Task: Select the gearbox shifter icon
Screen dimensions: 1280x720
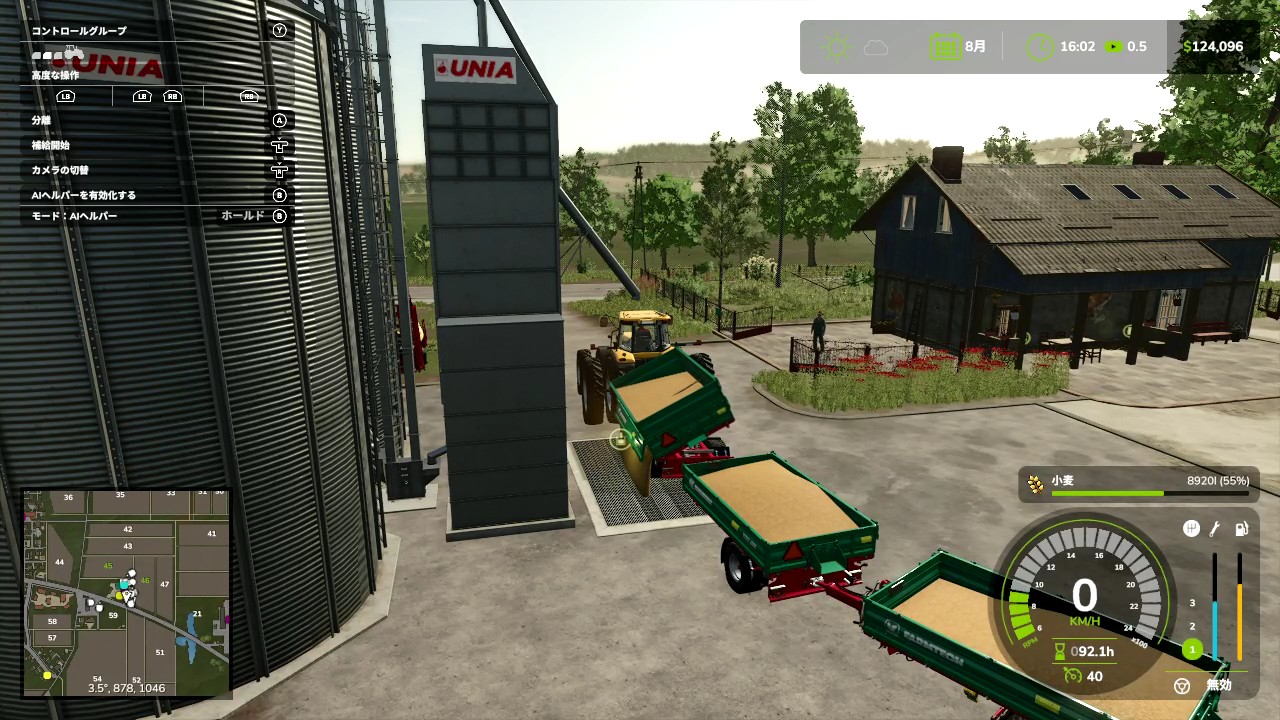Action: coord(1191,529)
